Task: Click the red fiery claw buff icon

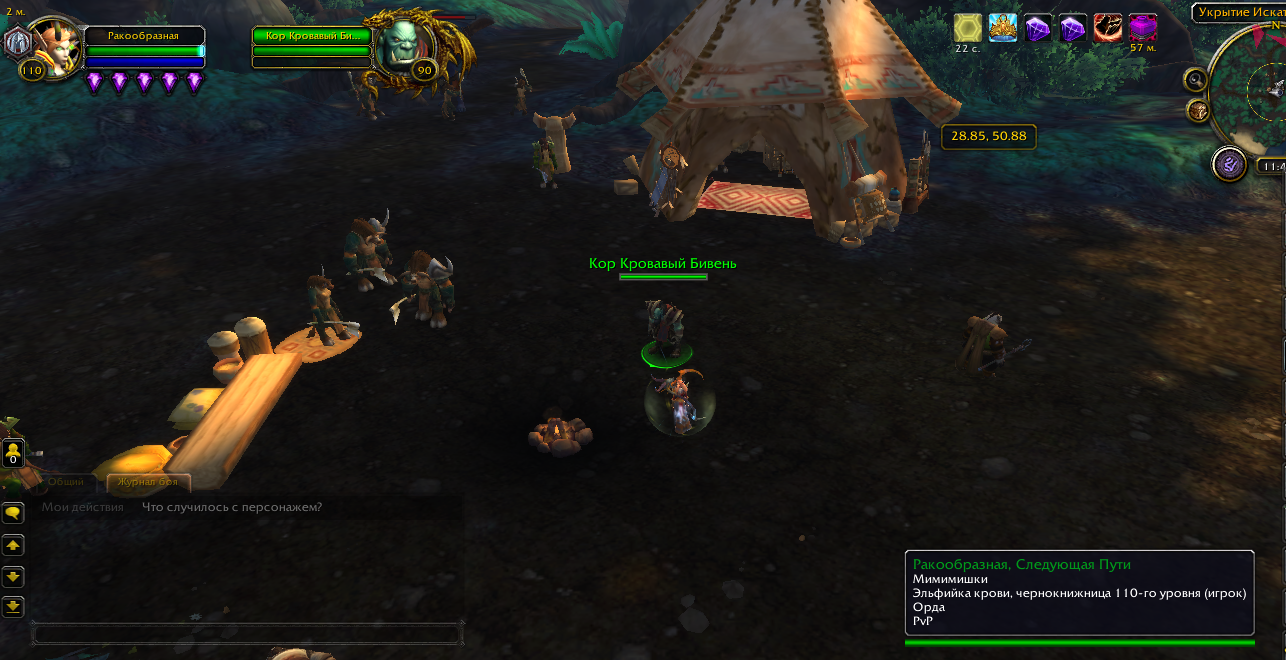Action: point(1107,28)
